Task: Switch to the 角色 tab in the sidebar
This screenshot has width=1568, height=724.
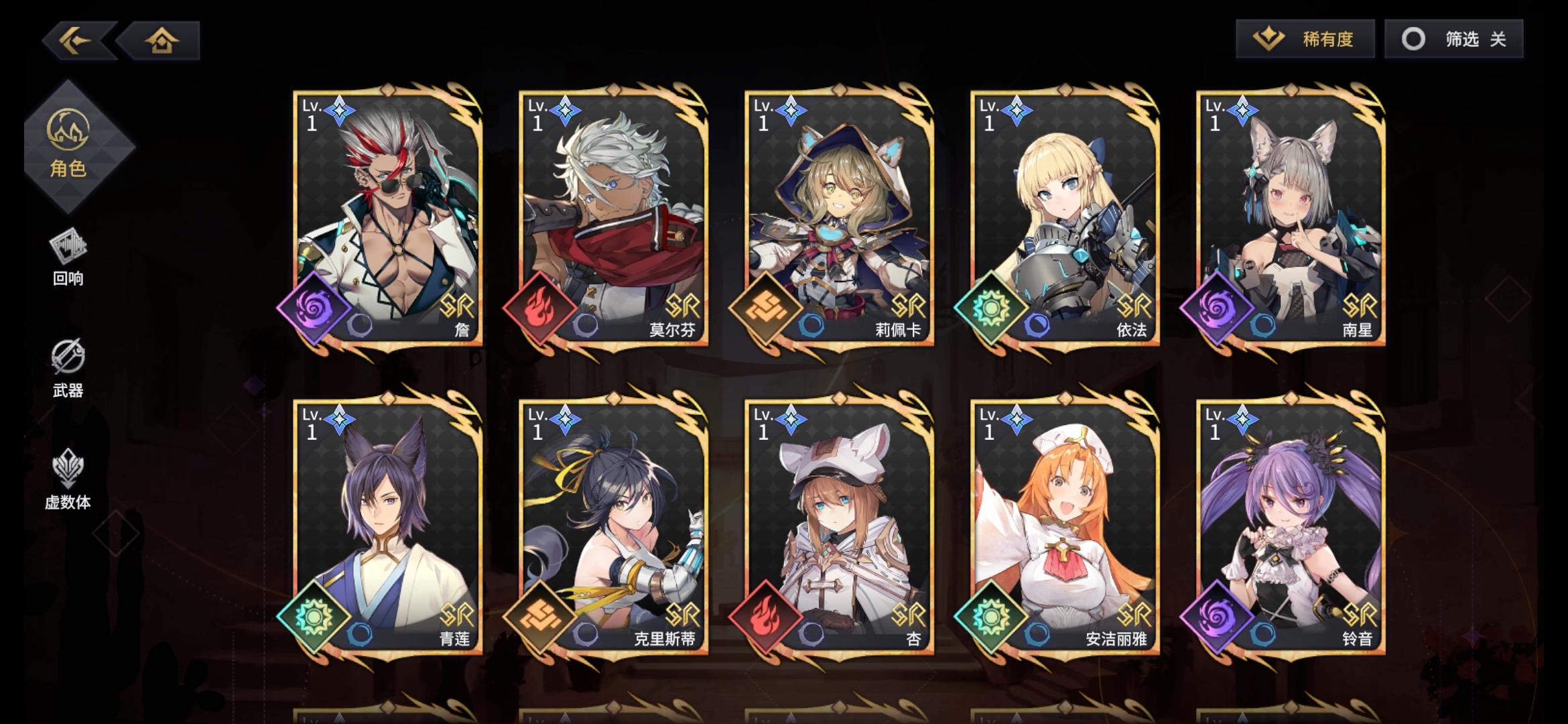Action: pos(67,144)
